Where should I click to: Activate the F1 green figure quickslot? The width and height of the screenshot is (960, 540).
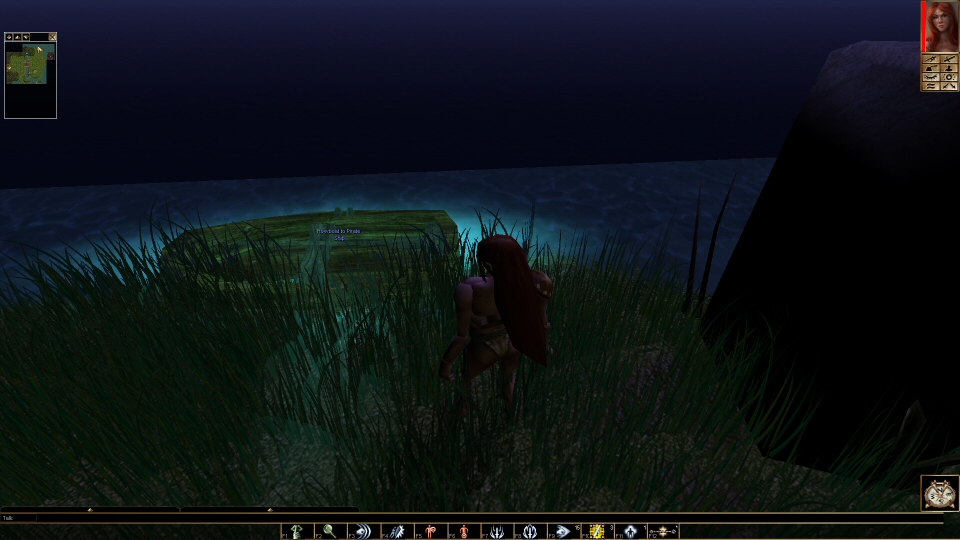click(x=297, y=531)
